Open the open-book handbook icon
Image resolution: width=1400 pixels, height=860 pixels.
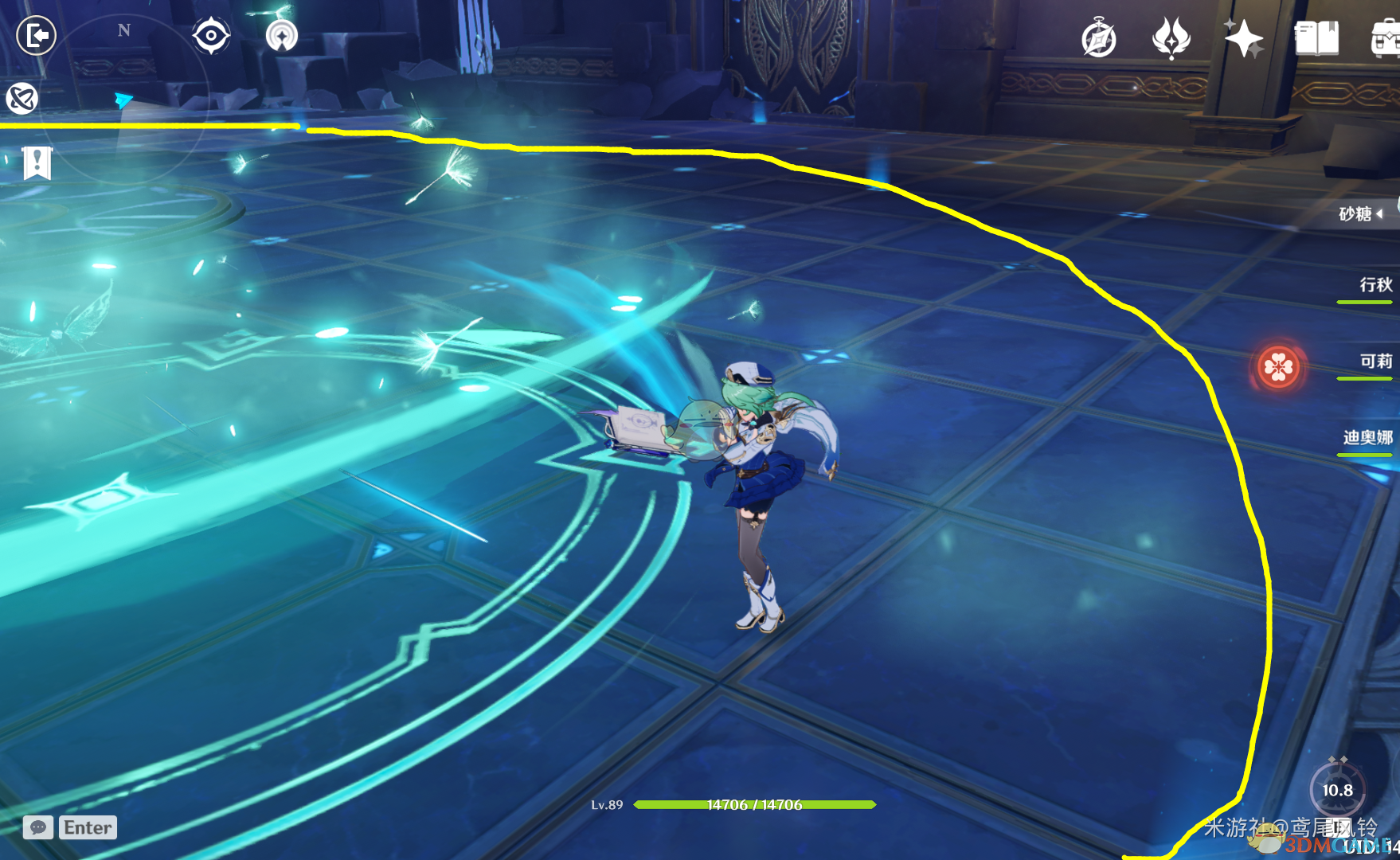pos(1316,38)
